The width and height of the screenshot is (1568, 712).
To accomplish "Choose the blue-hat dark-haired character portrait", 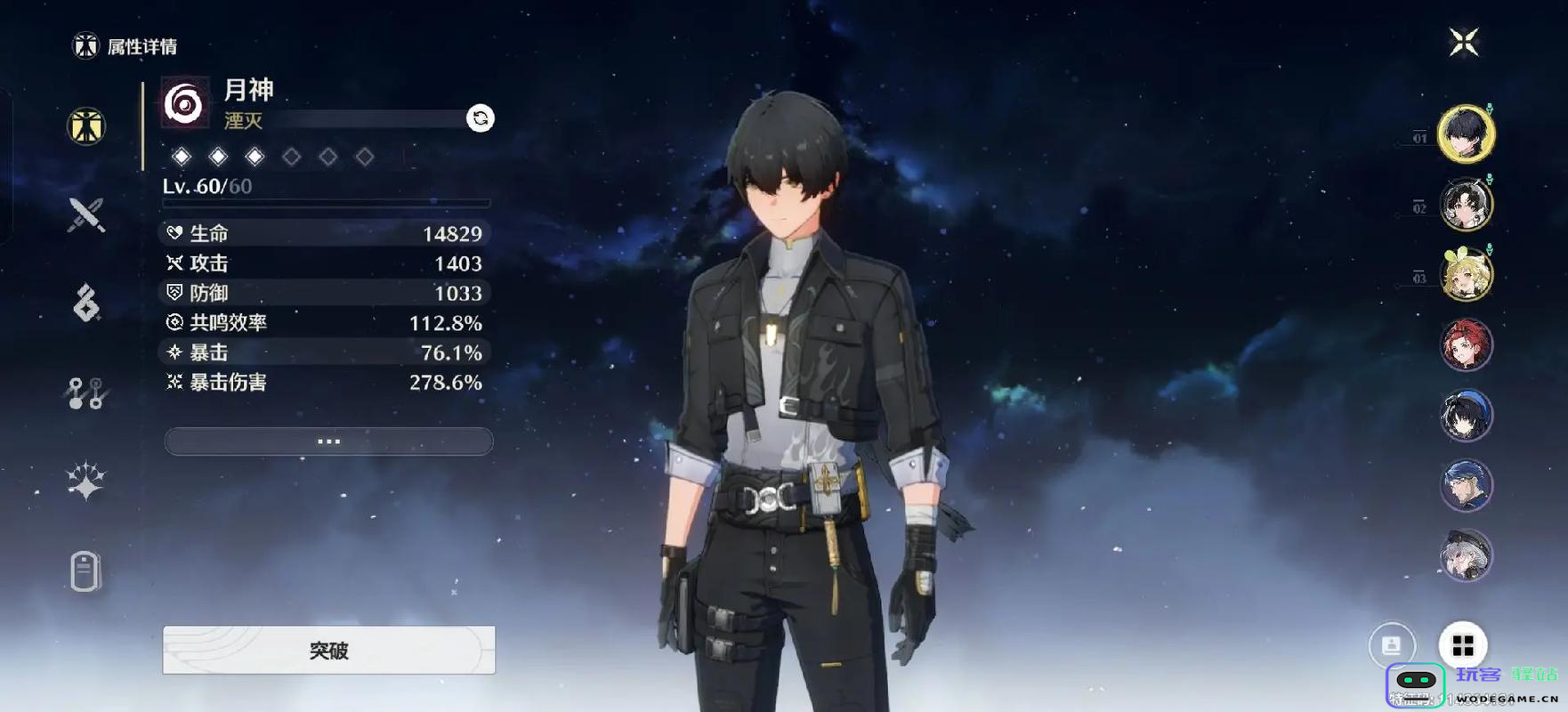I will (x=1466, y=416).
